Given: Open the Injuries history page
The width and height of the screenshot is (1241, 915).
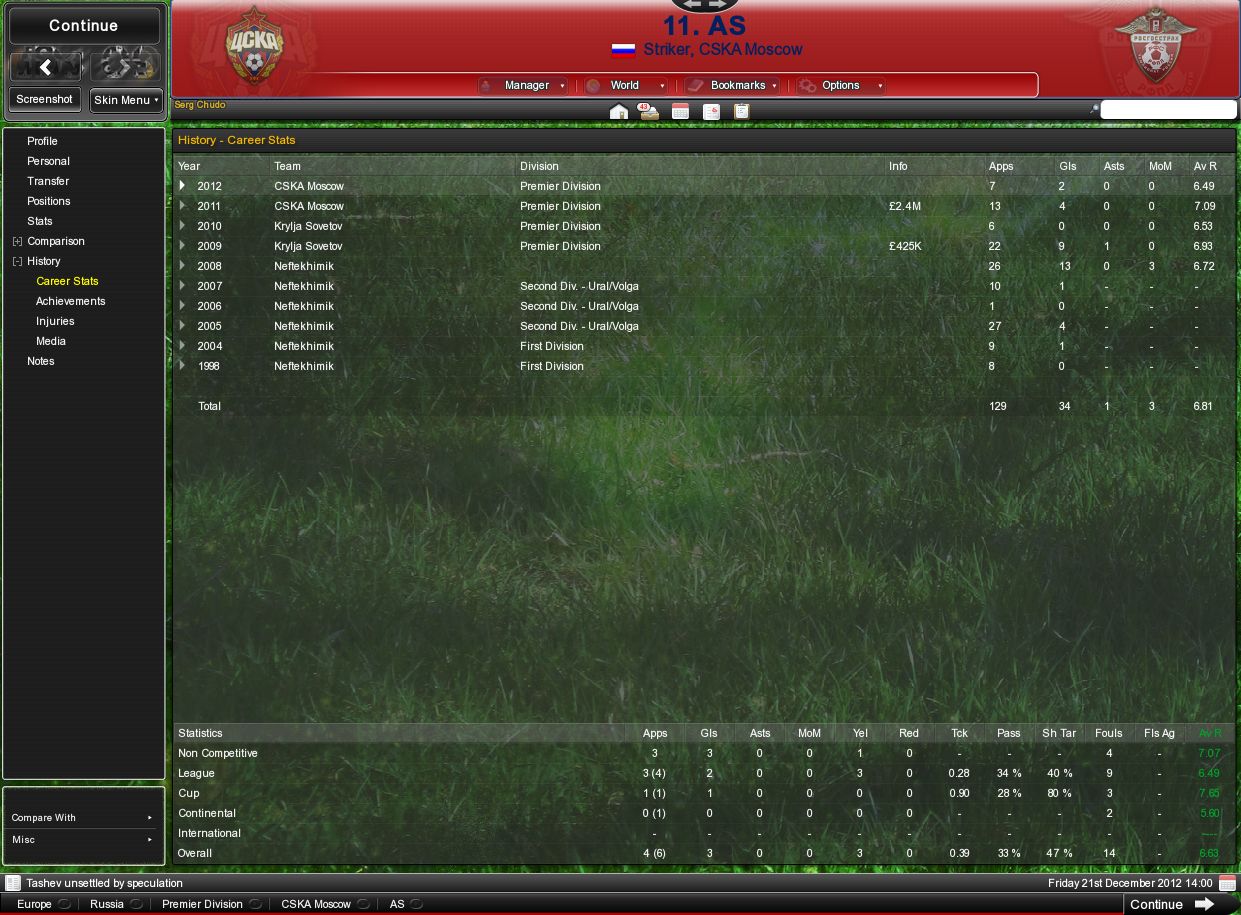Looking at the screenshot, I should [55, 321].
